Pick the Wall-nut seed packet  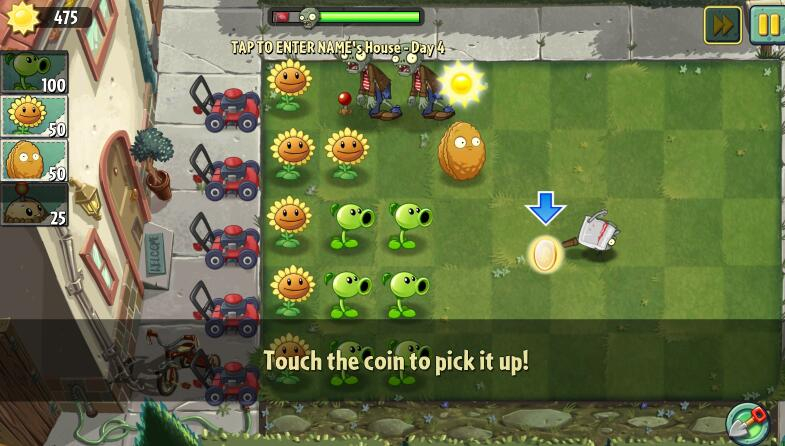(34, 160)
